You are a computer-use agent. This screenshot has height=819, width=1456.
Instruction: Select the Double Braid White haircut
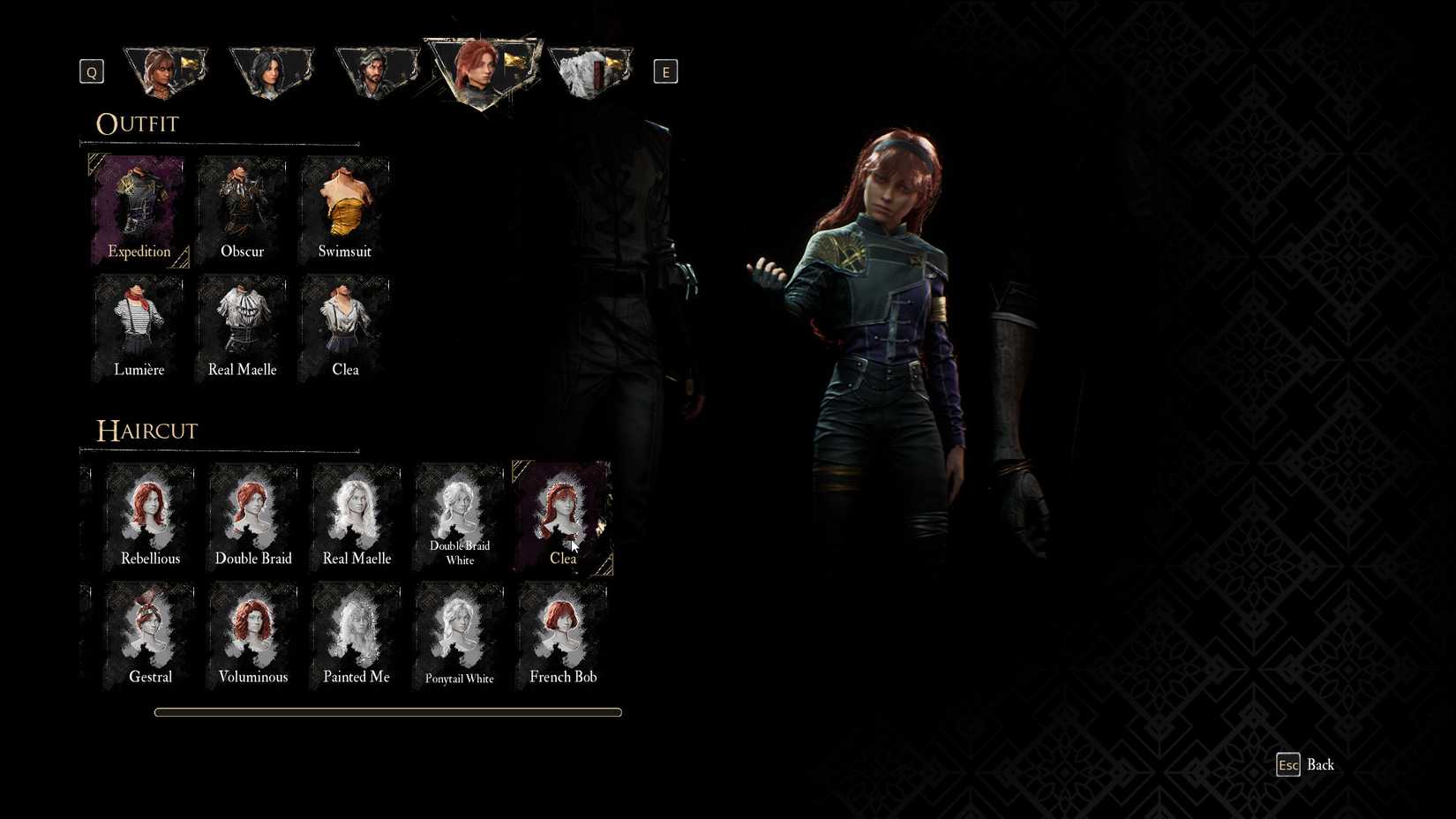click(x=459, y=516)
